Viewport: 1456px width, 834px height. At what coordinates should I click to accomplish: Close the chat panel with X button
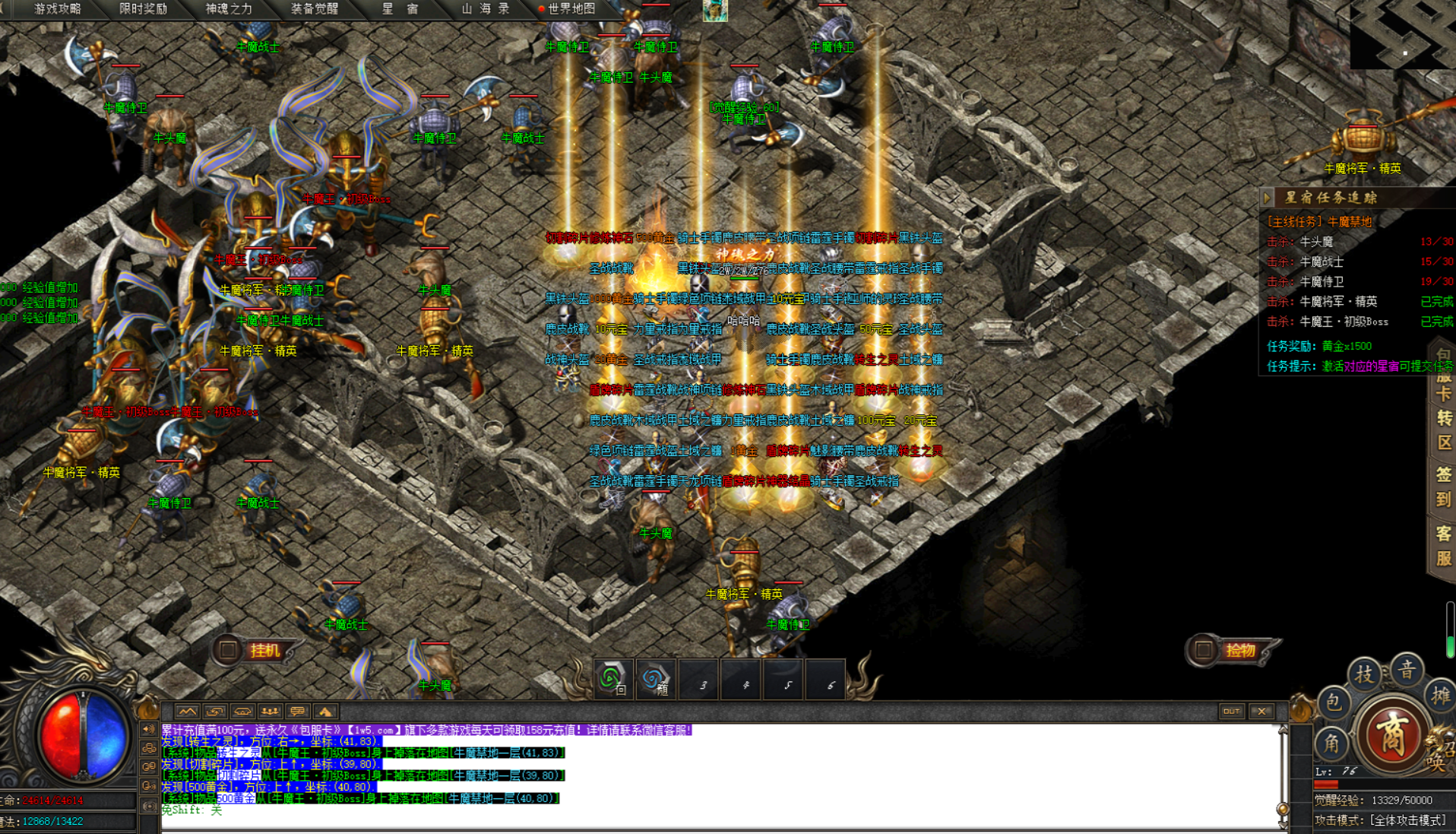coord(1262,712)
